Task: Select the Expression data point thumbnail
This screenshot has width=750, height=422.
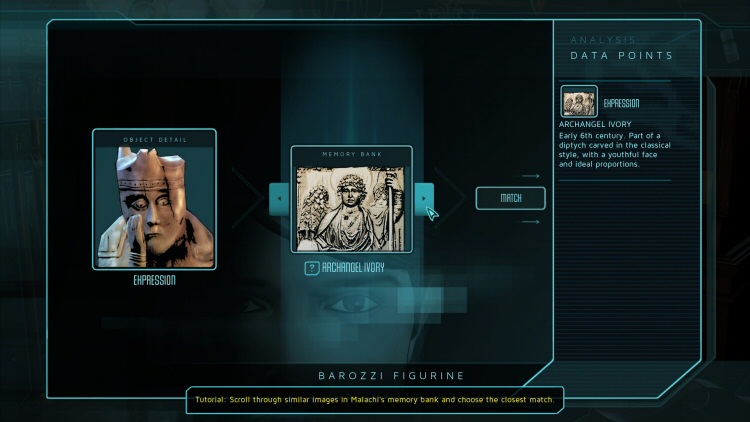Action: [x=579, y=101]
